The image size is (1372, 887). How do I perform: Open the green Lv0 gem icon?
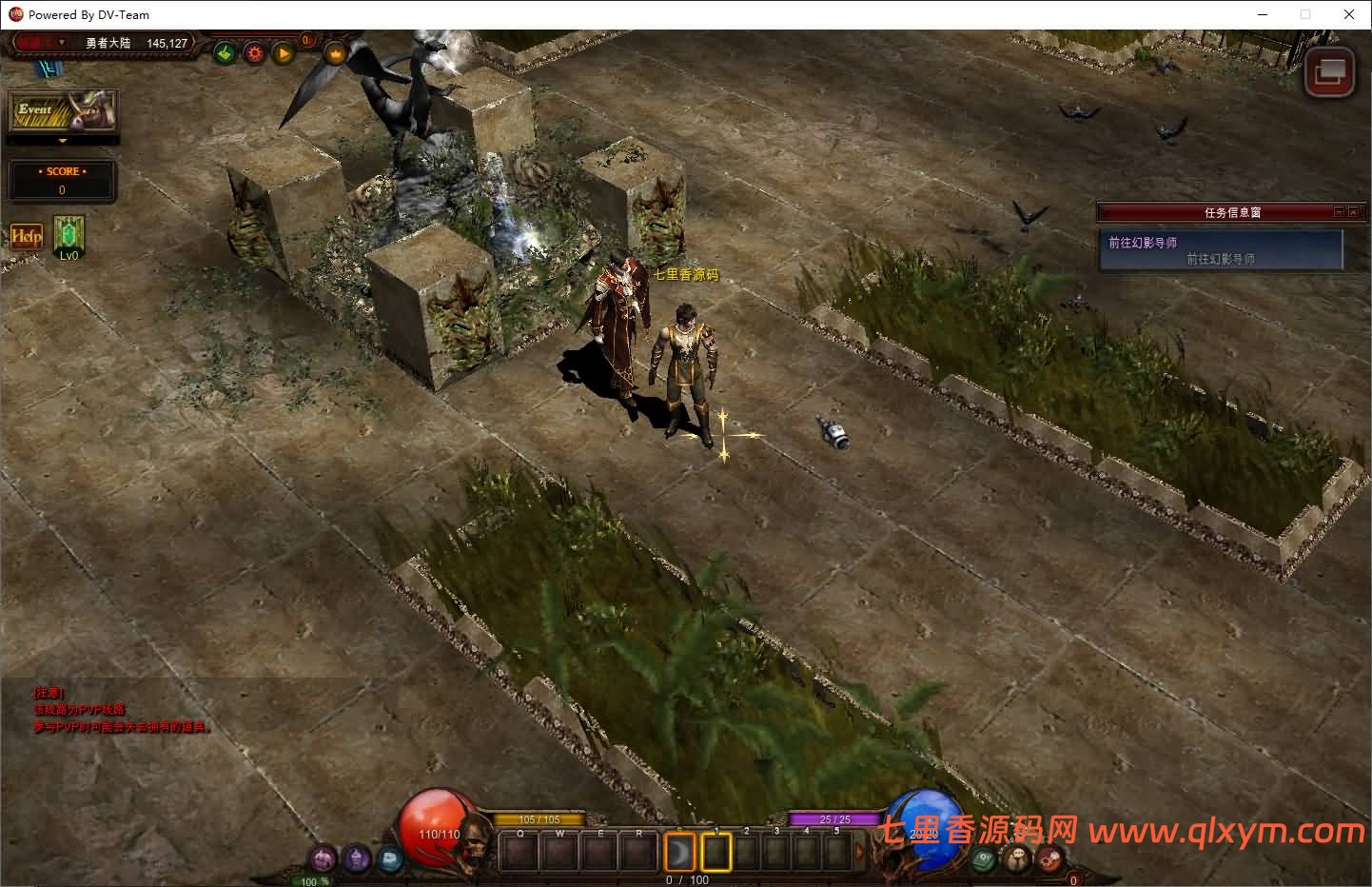tap(69, 233)
